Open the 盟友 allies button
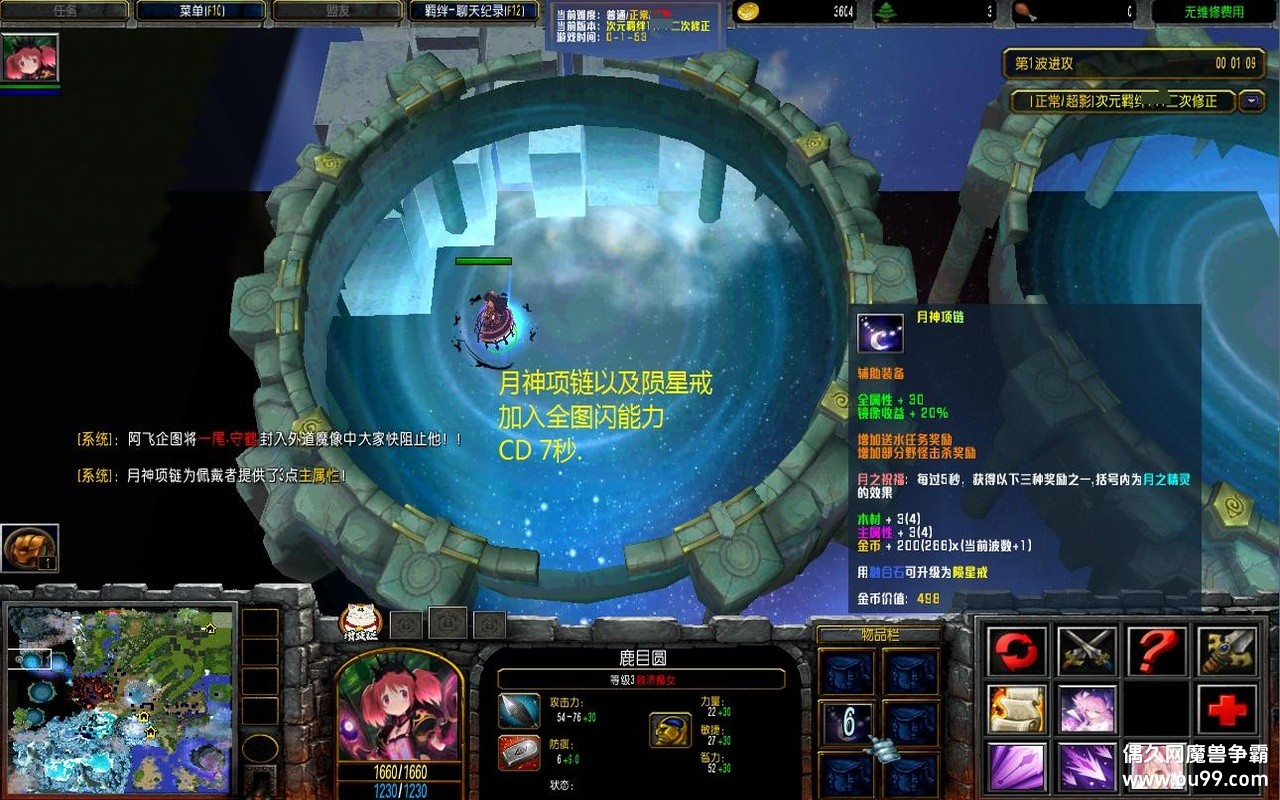1280x800 pixels. click(x=337, y=11)
